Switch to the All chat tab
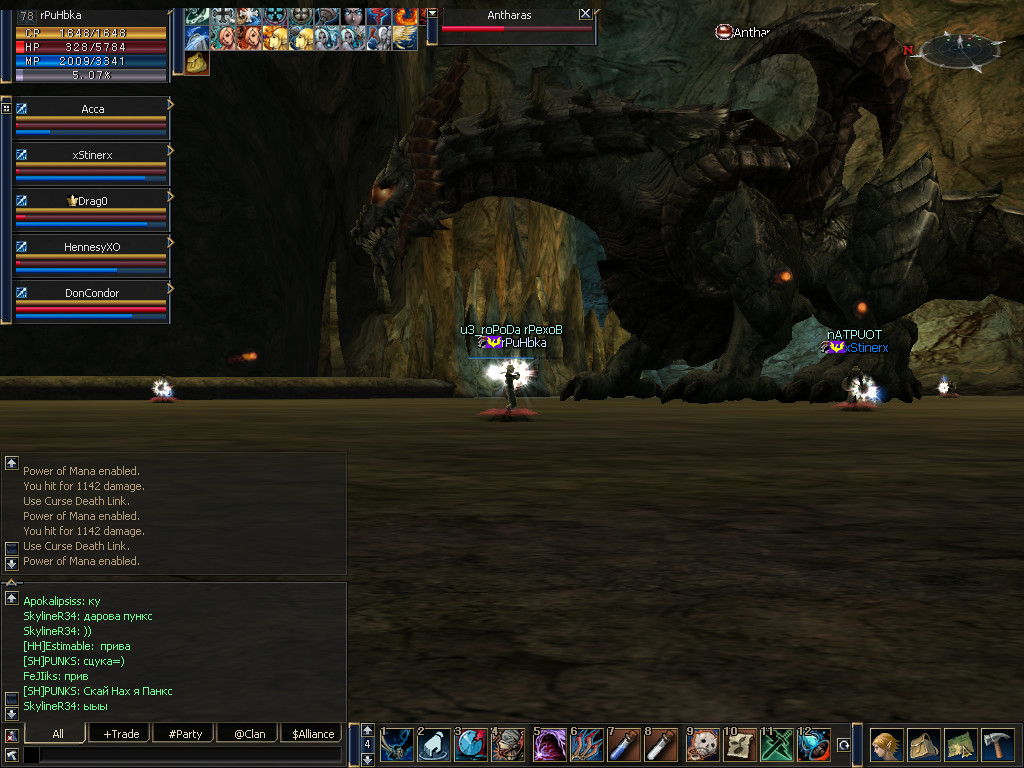Image resolution: width=1024 pixels, height=768 pixels. (58, 734)
